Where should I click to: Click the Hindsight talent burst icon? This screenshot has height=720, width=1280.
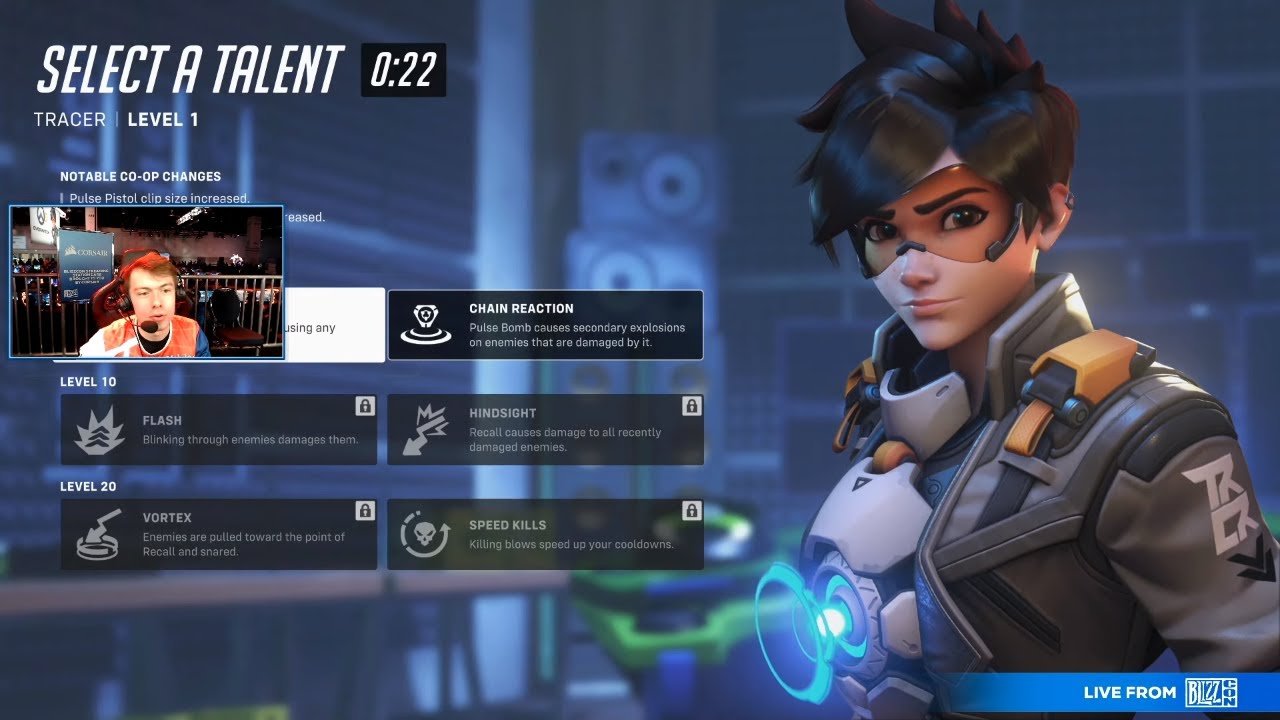tap(428, 428)
